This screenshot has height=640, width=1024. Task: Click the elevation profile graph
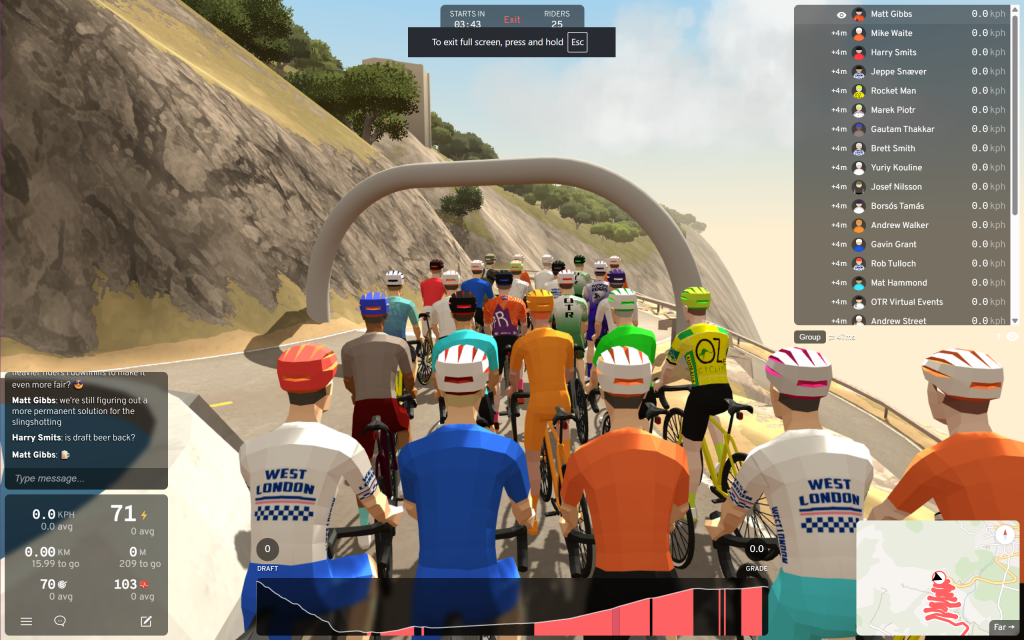[512, 606]
